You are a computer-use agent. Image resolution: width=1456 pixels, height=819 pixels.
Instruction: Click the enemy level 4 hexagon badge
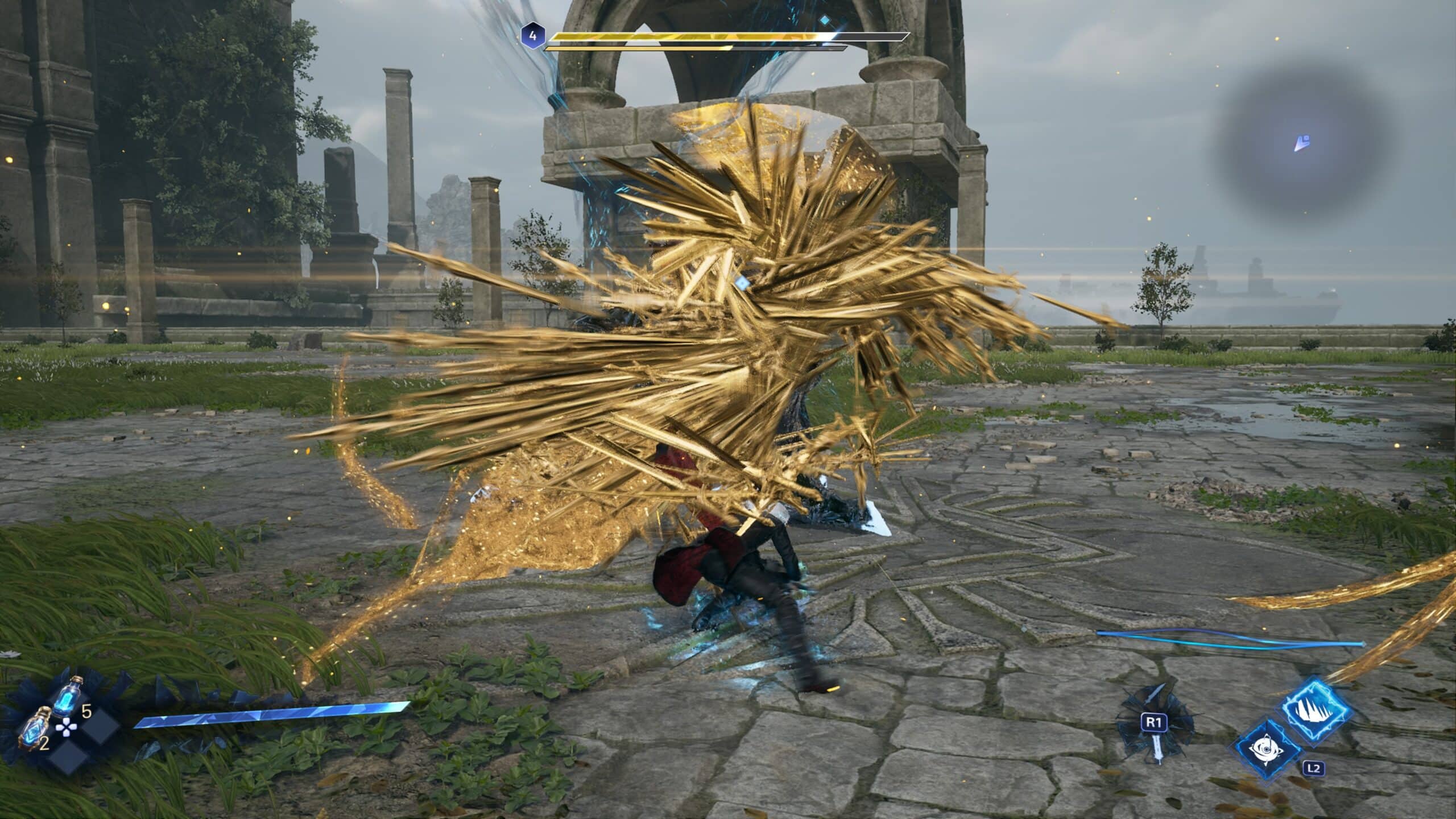tap(532, 36)
